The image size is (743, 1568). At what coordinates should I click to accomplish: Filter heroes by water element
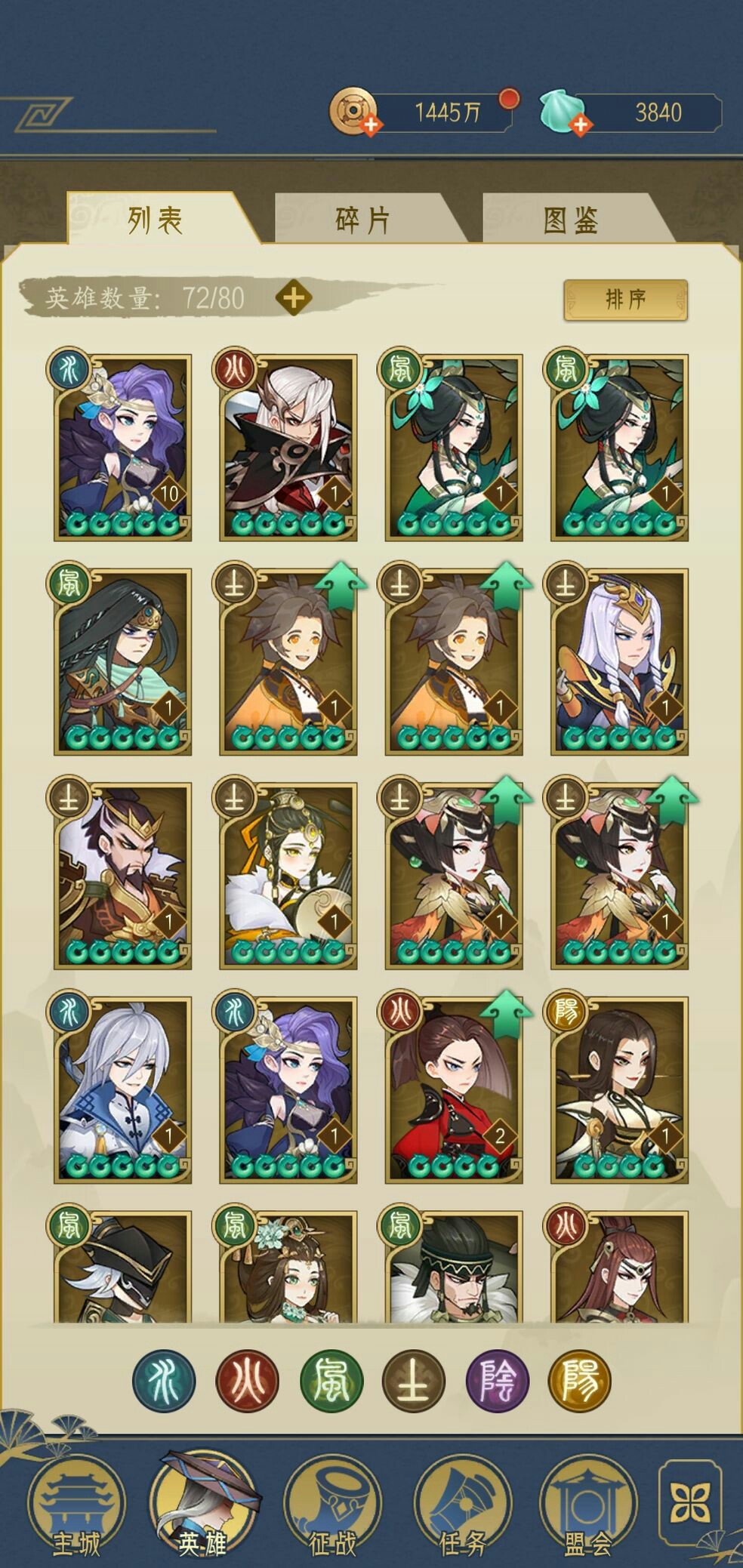coord(164,1381)
